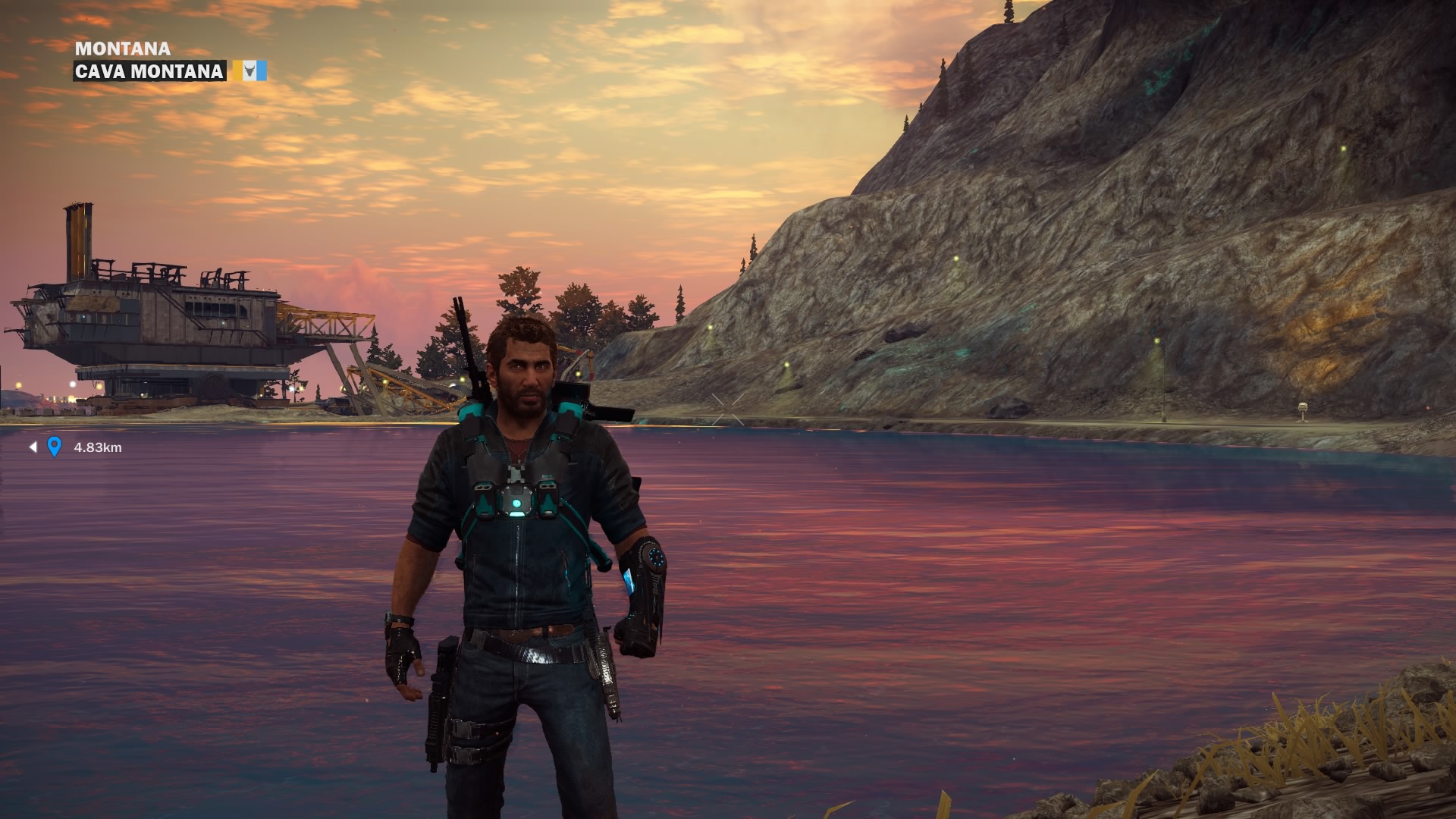Screen dimensions: 1456x819
Task: Click the faction flag beside Cava Montana
Action: coord(249,71)
